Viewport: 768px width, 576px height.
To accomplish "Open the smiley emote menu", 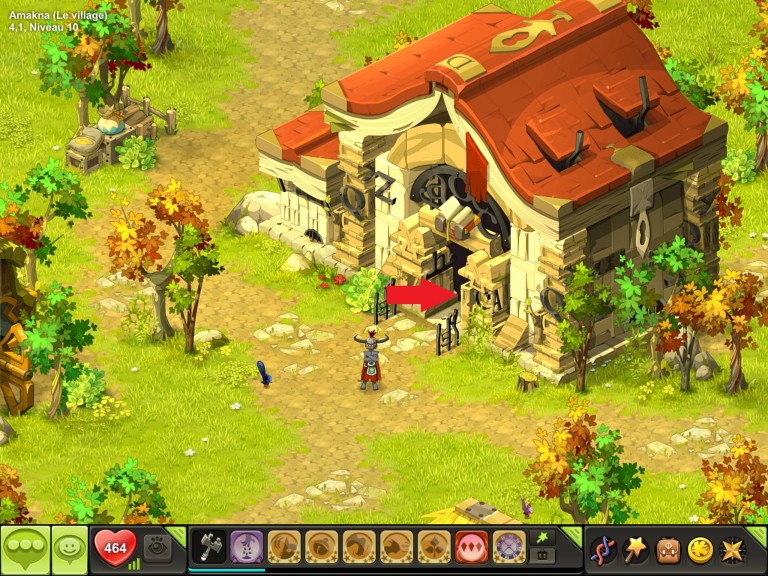I will [69, 549].
